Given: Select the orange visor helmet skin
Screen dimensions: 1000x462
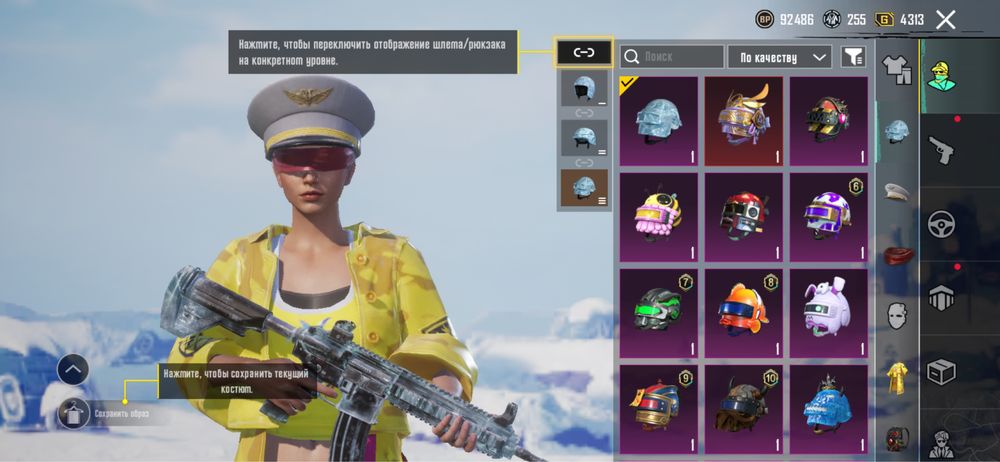Looking at the screenshot, I should (743, 309).
